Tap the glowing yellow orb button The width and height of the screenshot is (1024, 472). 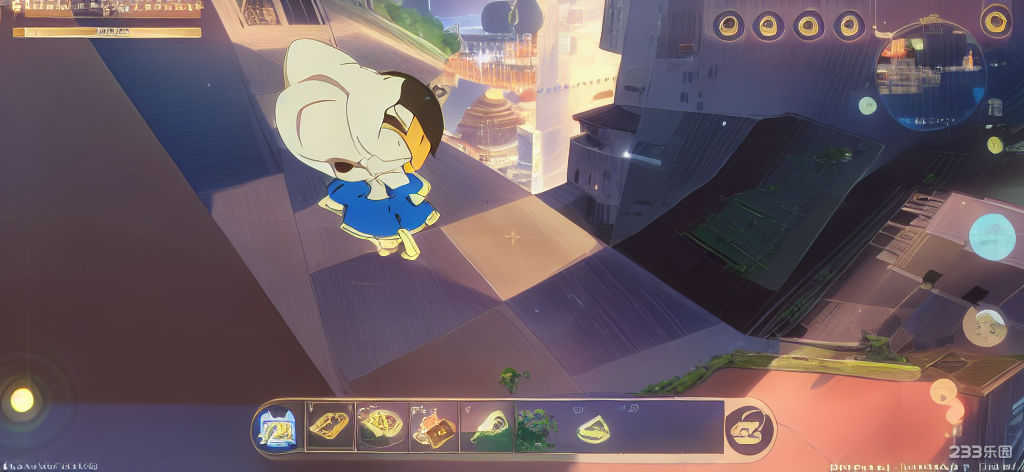coord(22,400)
